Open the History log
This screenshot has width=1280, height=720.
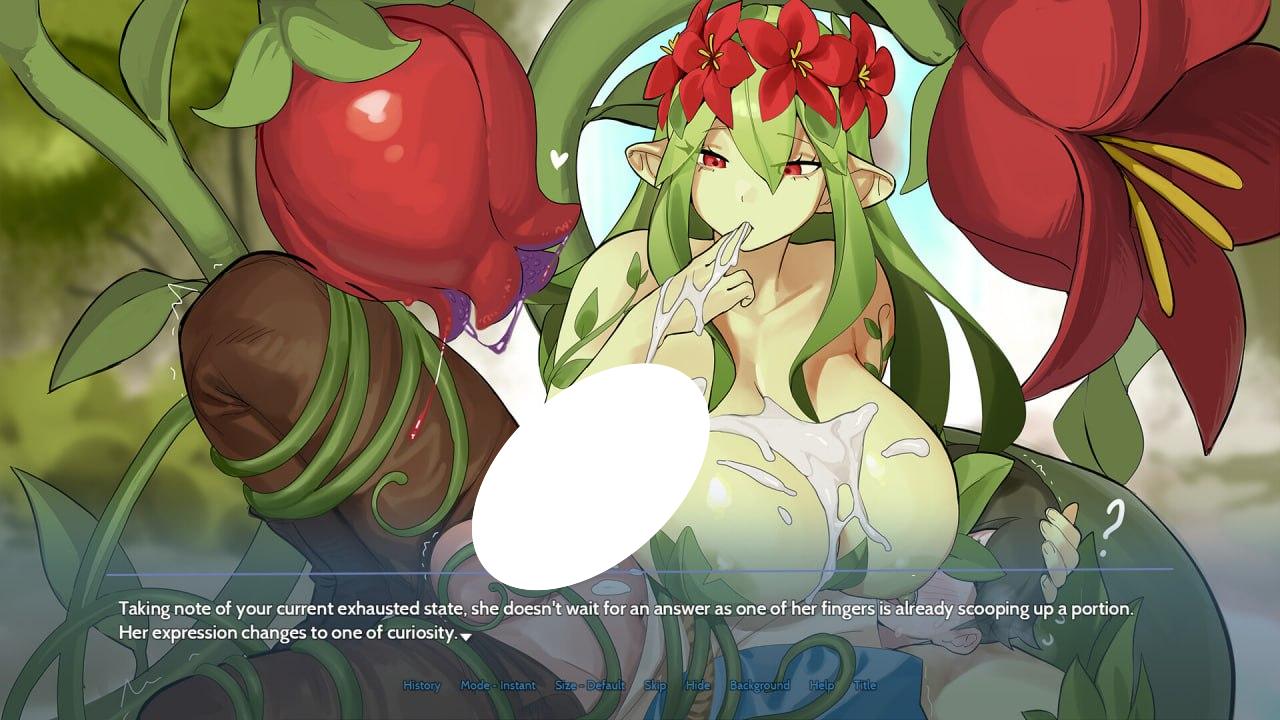[x=421, y=686]
